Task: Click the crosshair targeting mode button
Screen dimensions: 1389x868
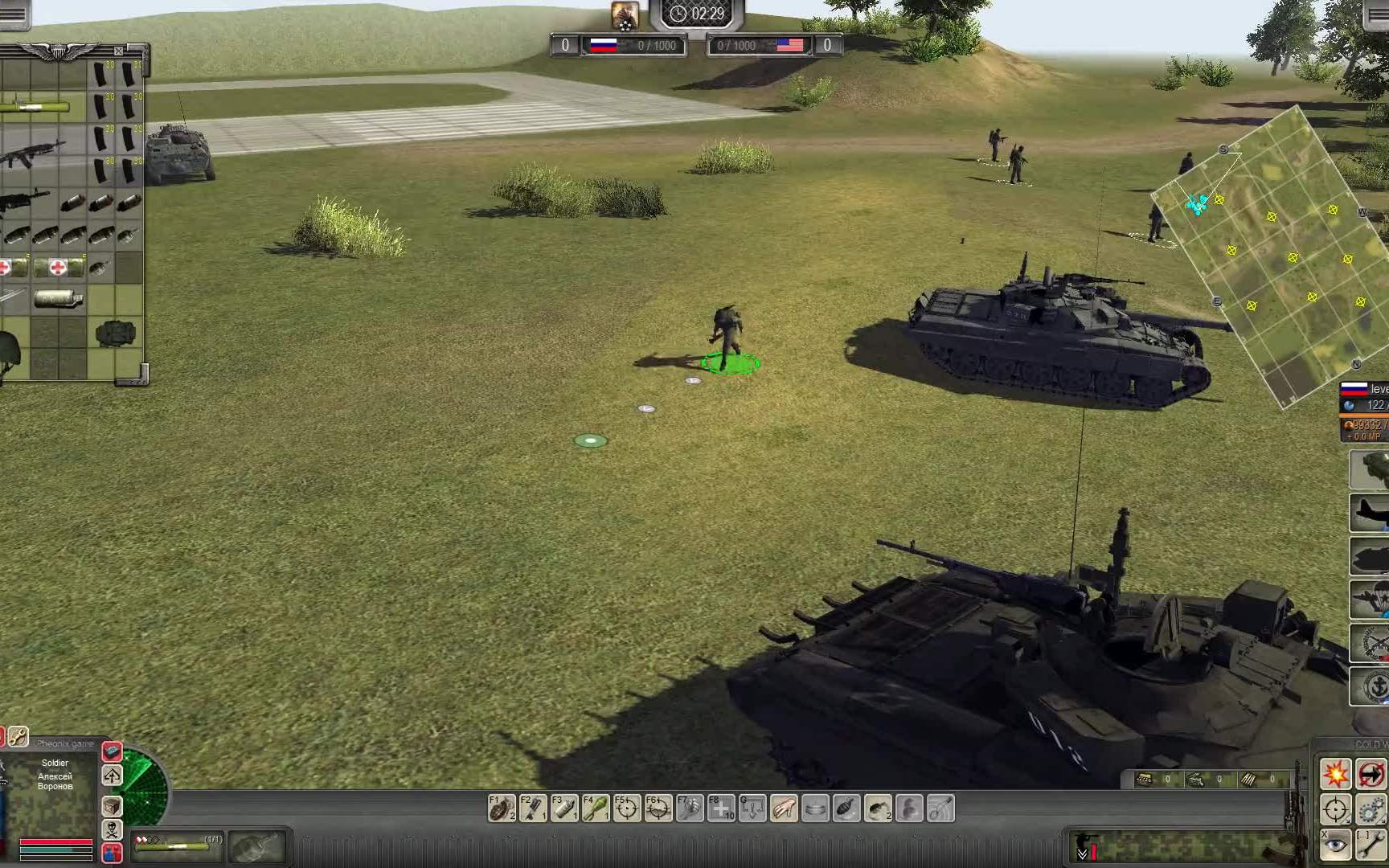Action: pyautogui.click(x=1335, y=809)
